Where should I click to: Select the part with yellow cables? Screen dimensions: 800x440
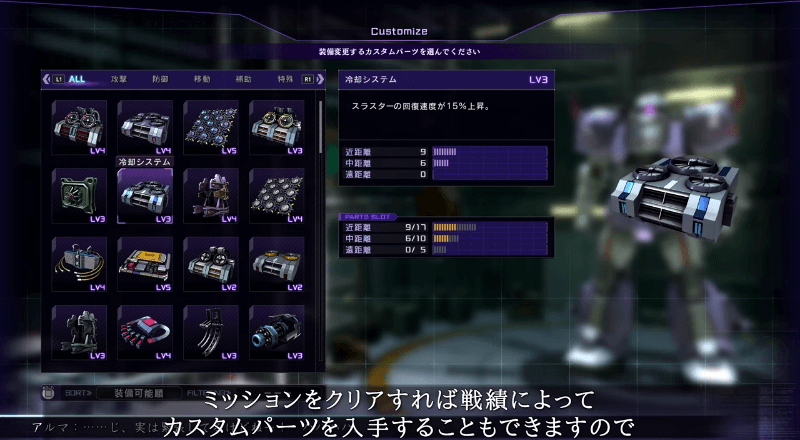(x=79, y=262)
